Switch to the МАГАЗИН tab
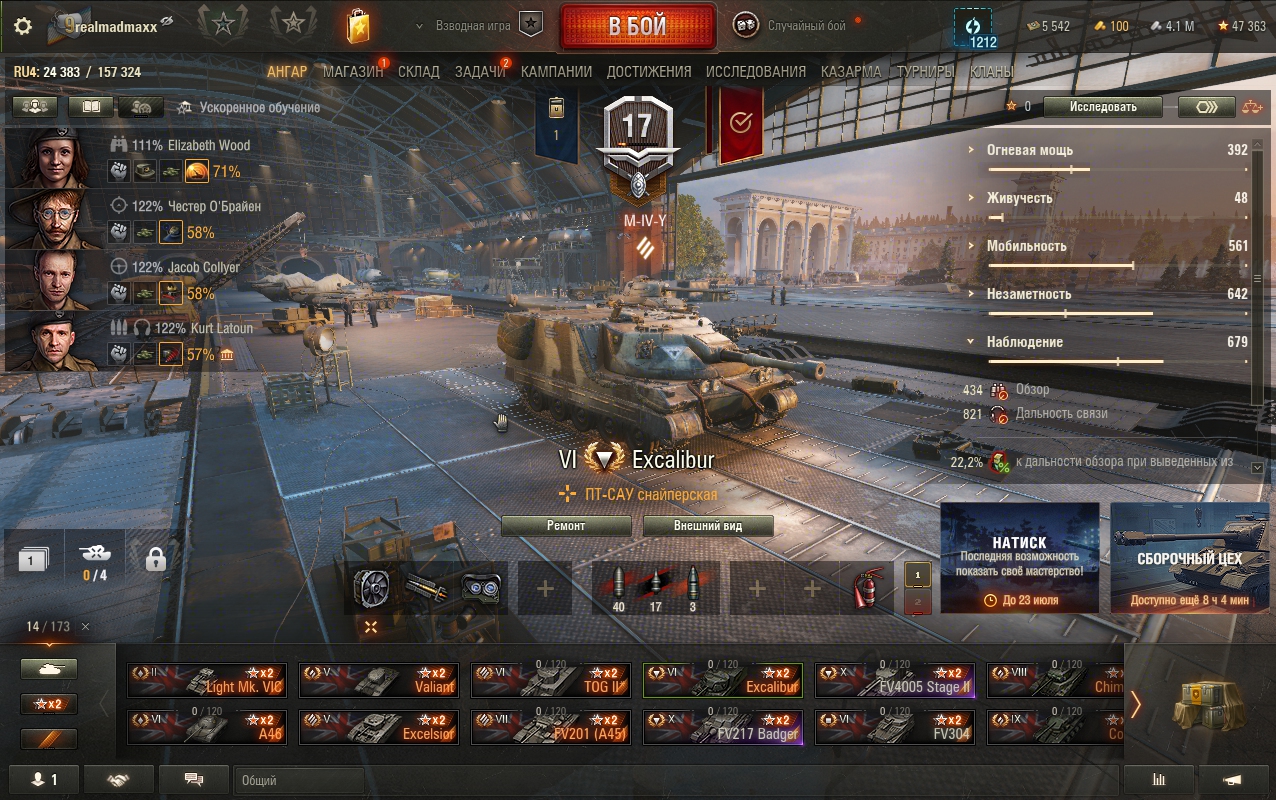The image size is (1276, 800). [x=352, y=72]
